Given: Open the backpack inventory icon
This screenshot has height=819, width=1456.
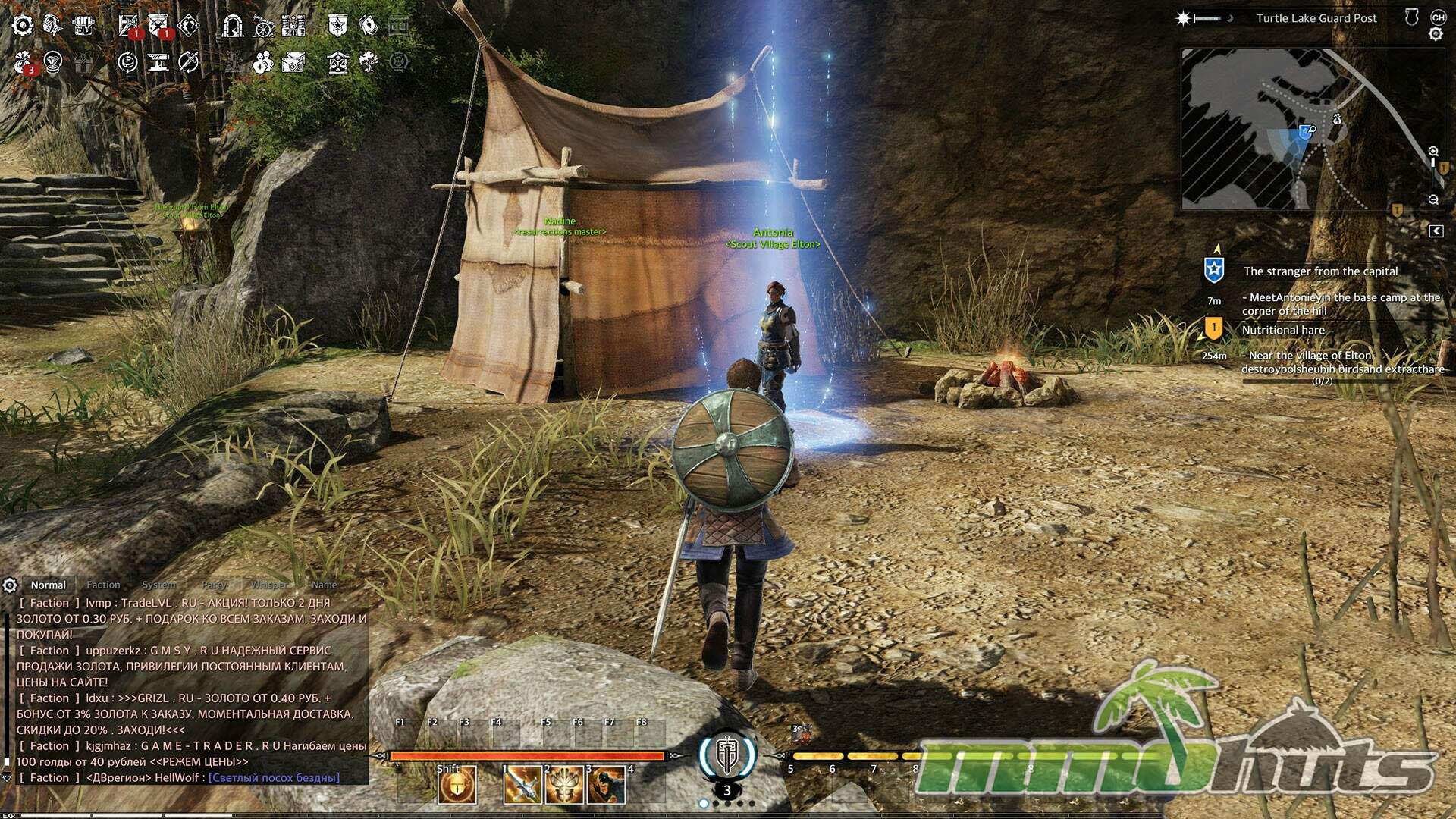Looking at the screenshot, I should (83, 26).
